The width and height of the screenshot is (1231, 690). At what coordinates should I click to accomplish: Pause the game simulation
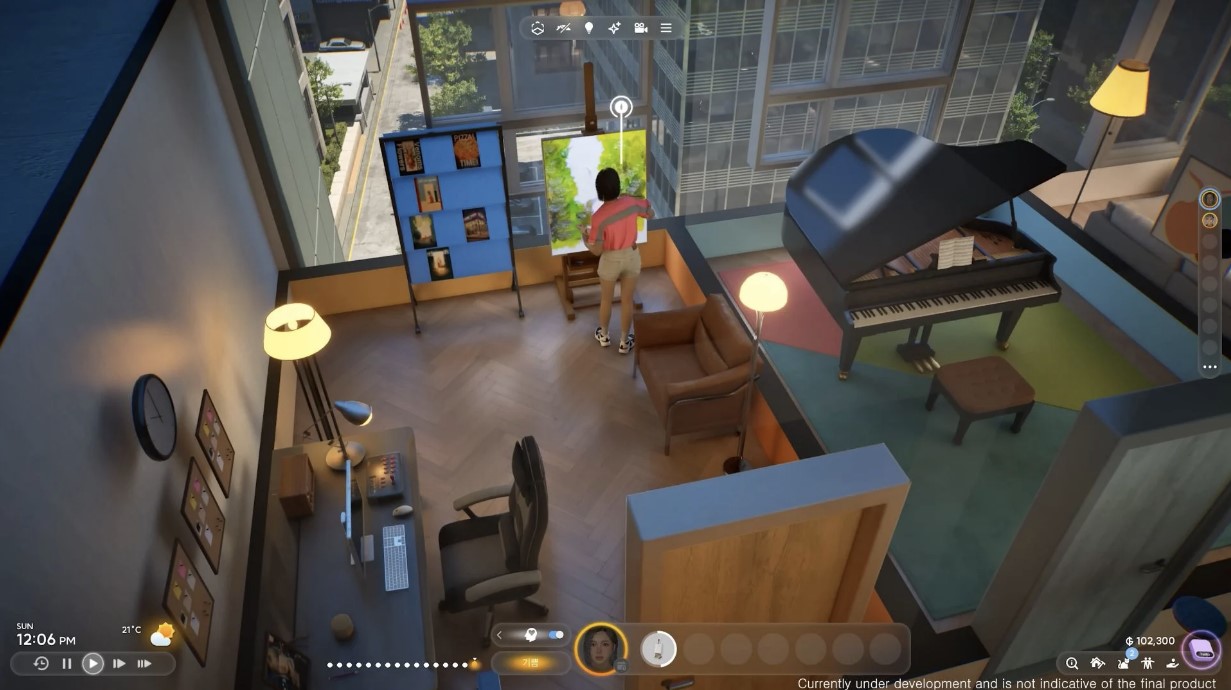67,663
